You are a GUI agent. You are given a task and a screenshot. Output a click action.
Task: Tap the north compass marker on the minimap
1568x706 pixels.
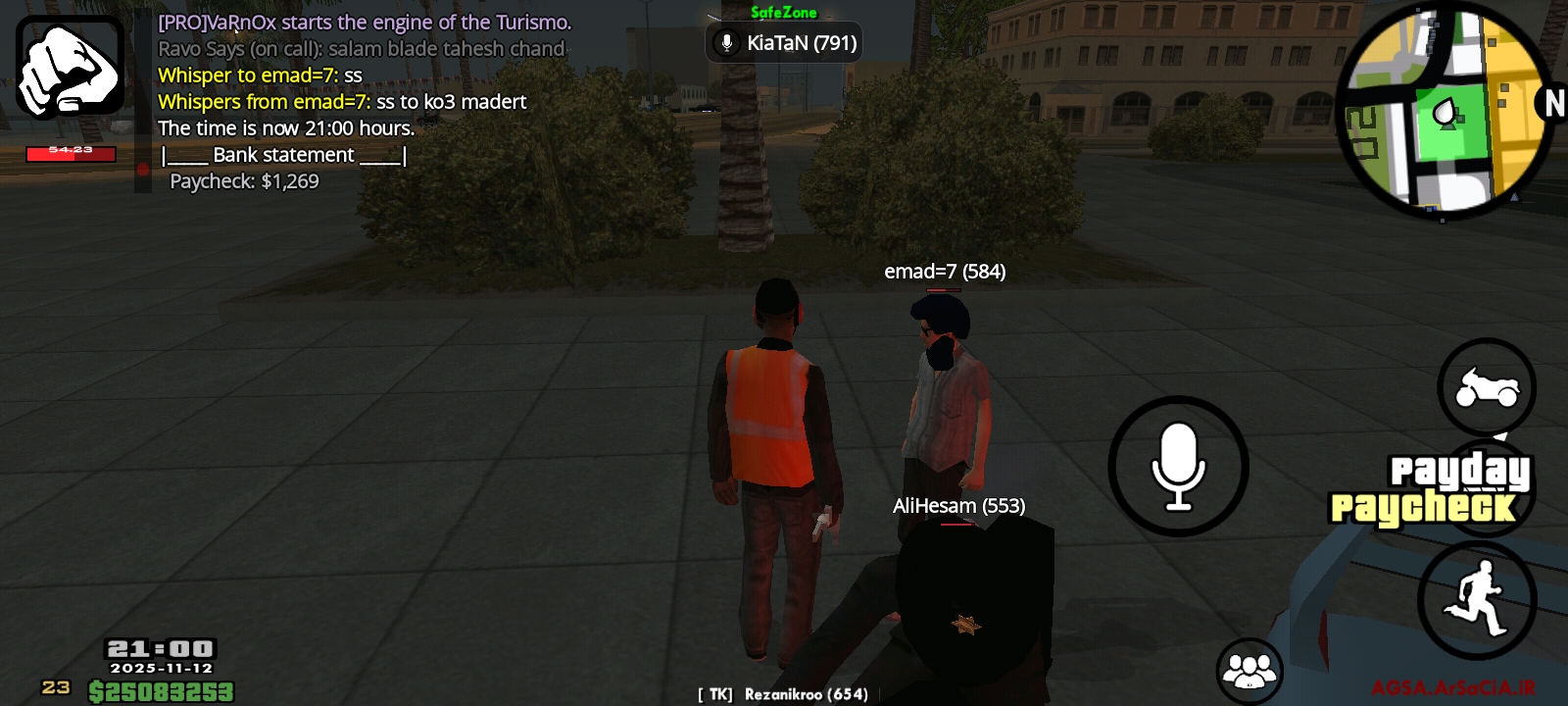[1554, 101]
